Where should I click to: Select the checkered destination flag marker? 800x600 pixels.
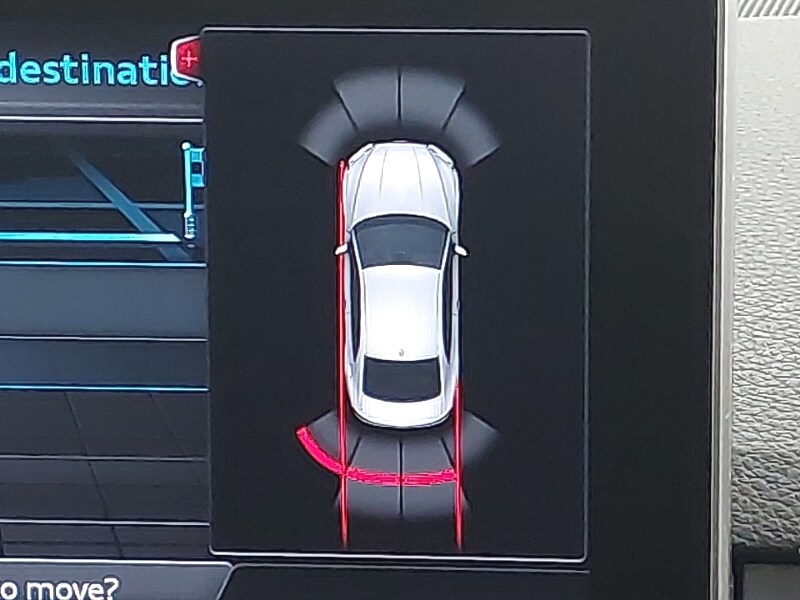coord(192,188)
